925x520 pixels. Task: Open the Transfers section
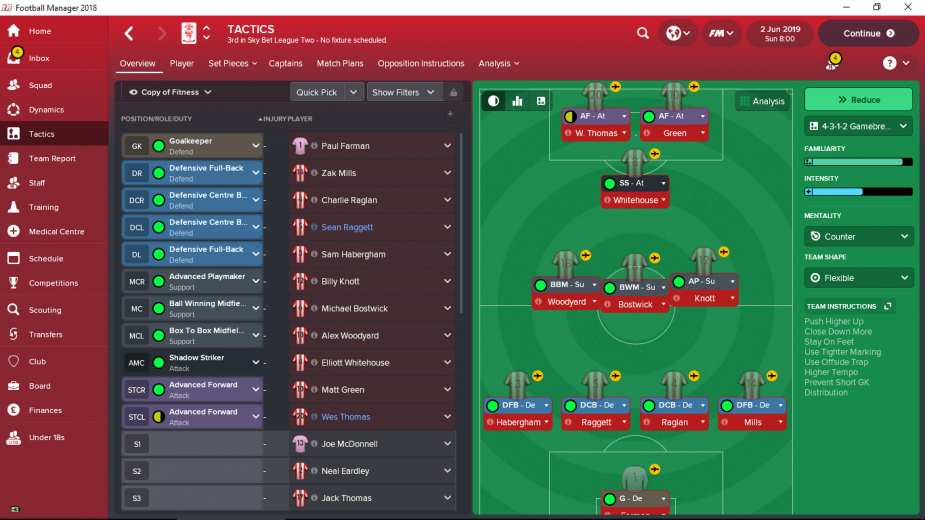(45, 334)
